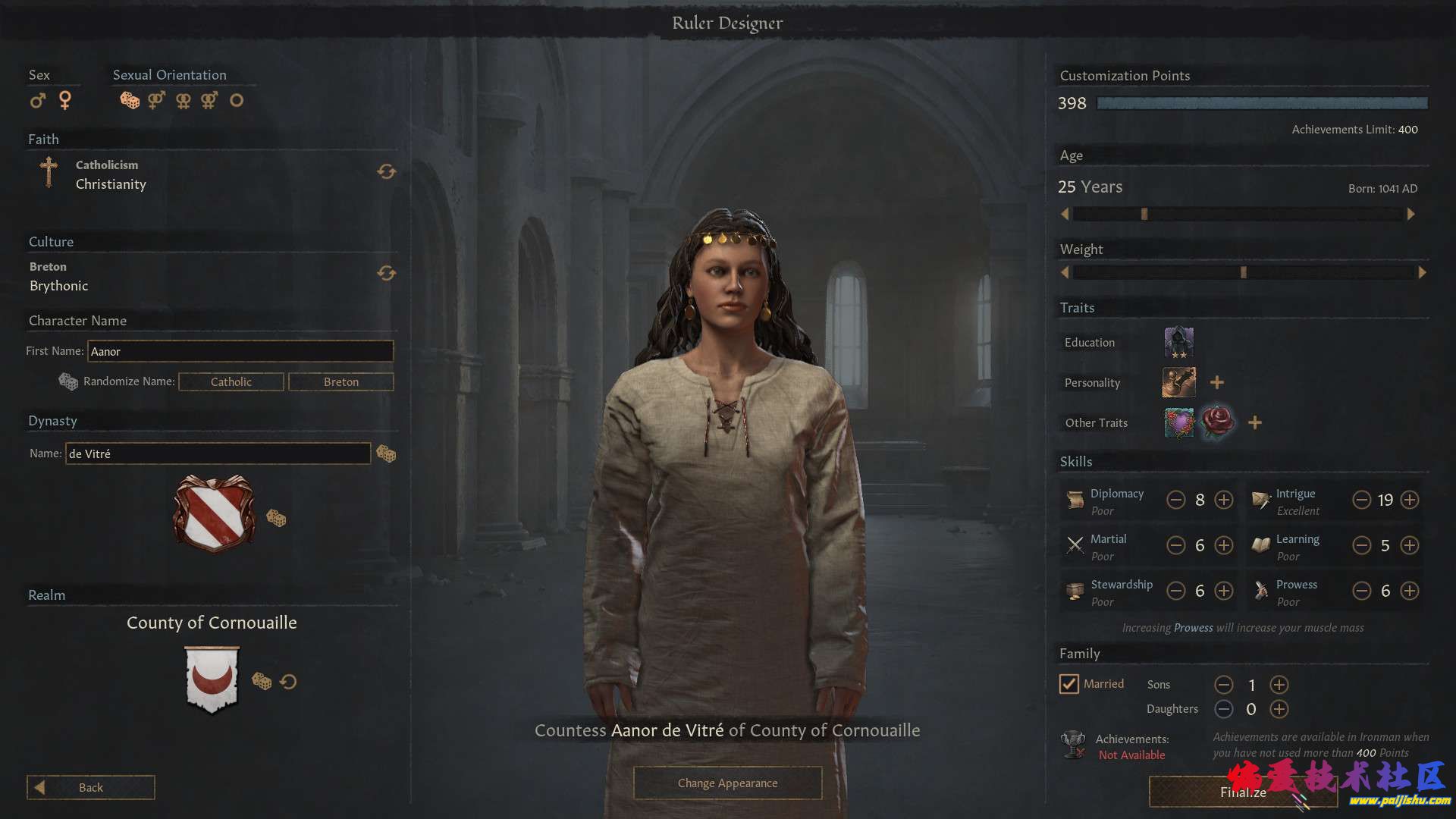Go back with the Back button
The height and width of the screenshot is (819, 1456).
point(90,787)
